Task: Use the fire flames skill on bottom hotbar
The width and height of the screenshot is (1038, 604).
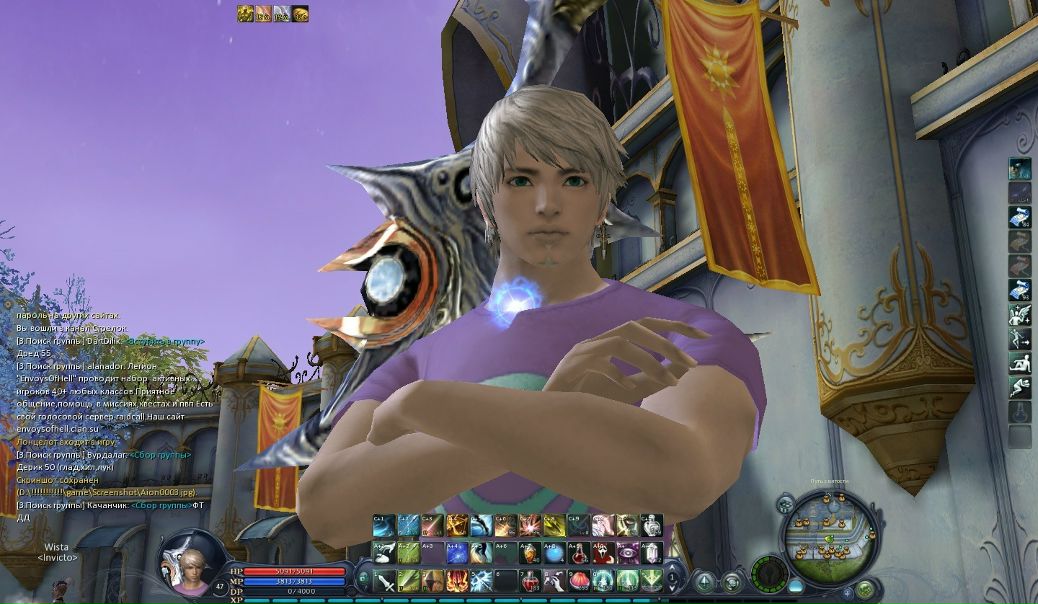Action: click(457, 580)
